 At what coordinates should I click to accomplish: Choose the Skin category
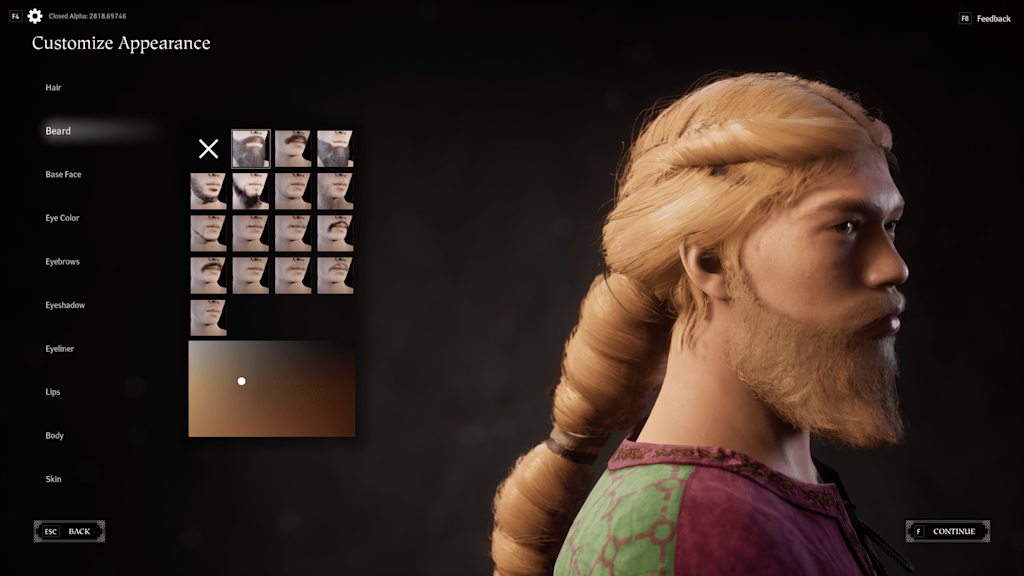tap(53, 479)
